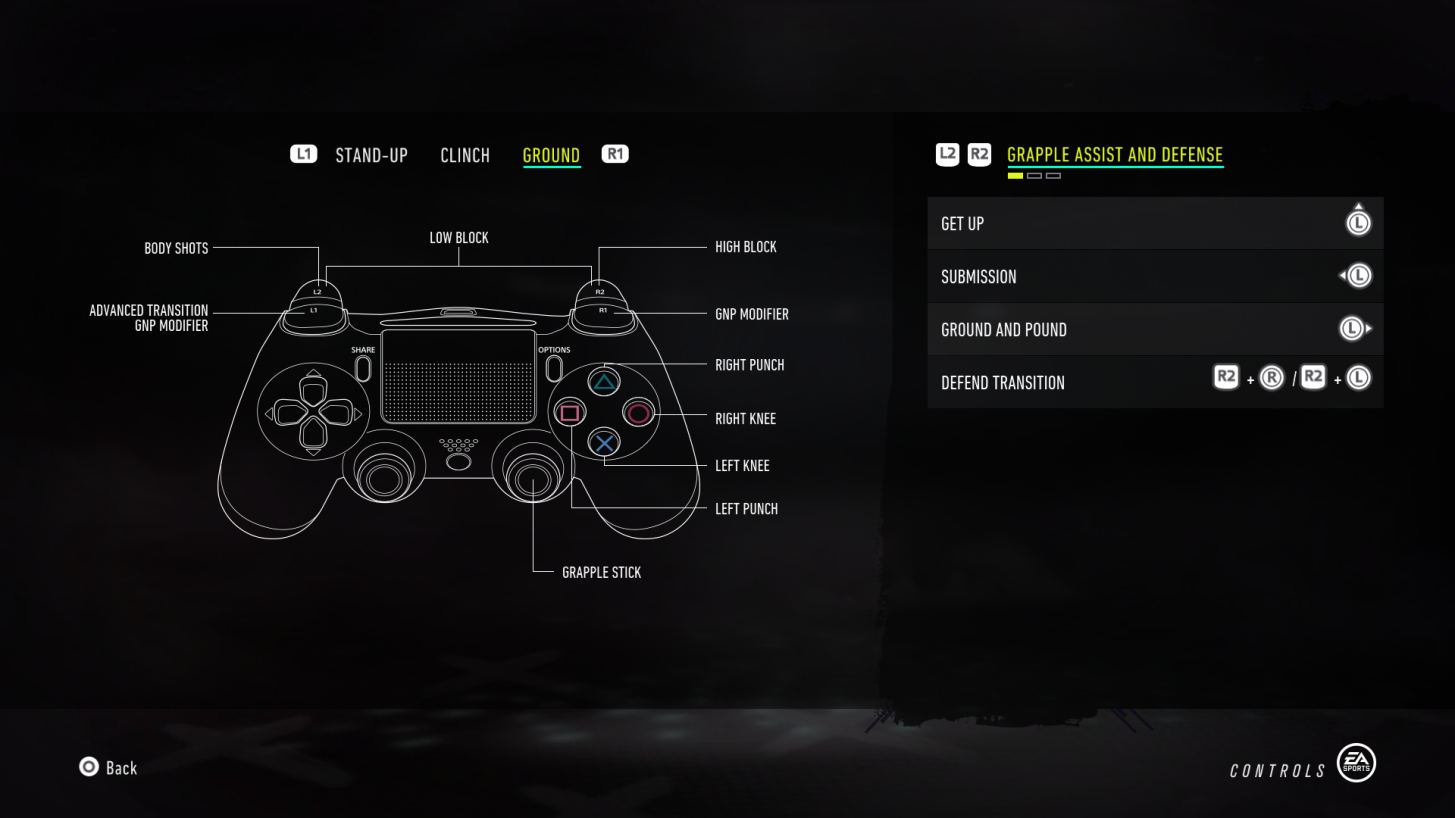
Task: Select the Submission row in the right panel
Action: point(1155,276)
